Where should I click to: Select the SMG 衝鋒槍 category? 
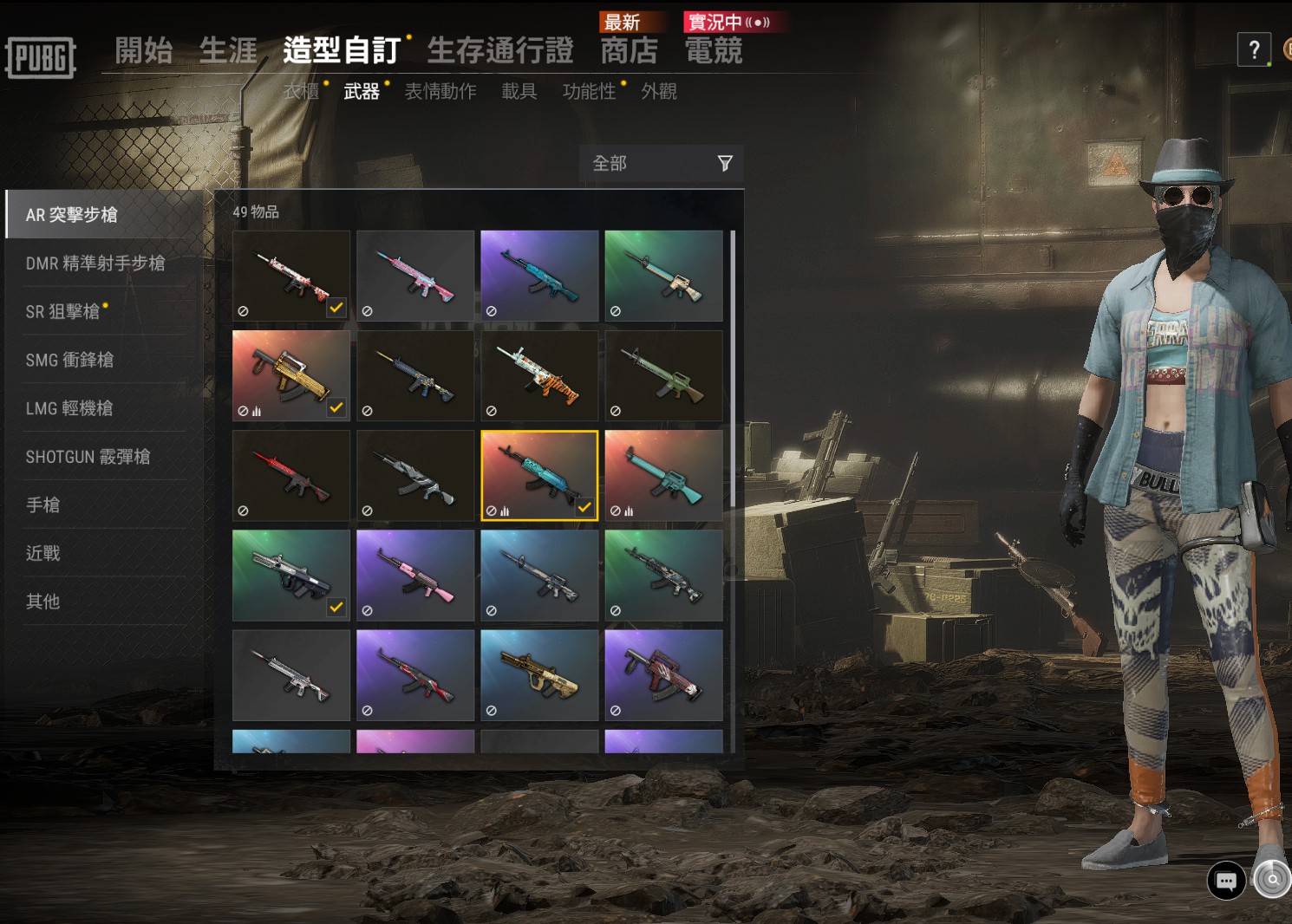click(69, 360)
